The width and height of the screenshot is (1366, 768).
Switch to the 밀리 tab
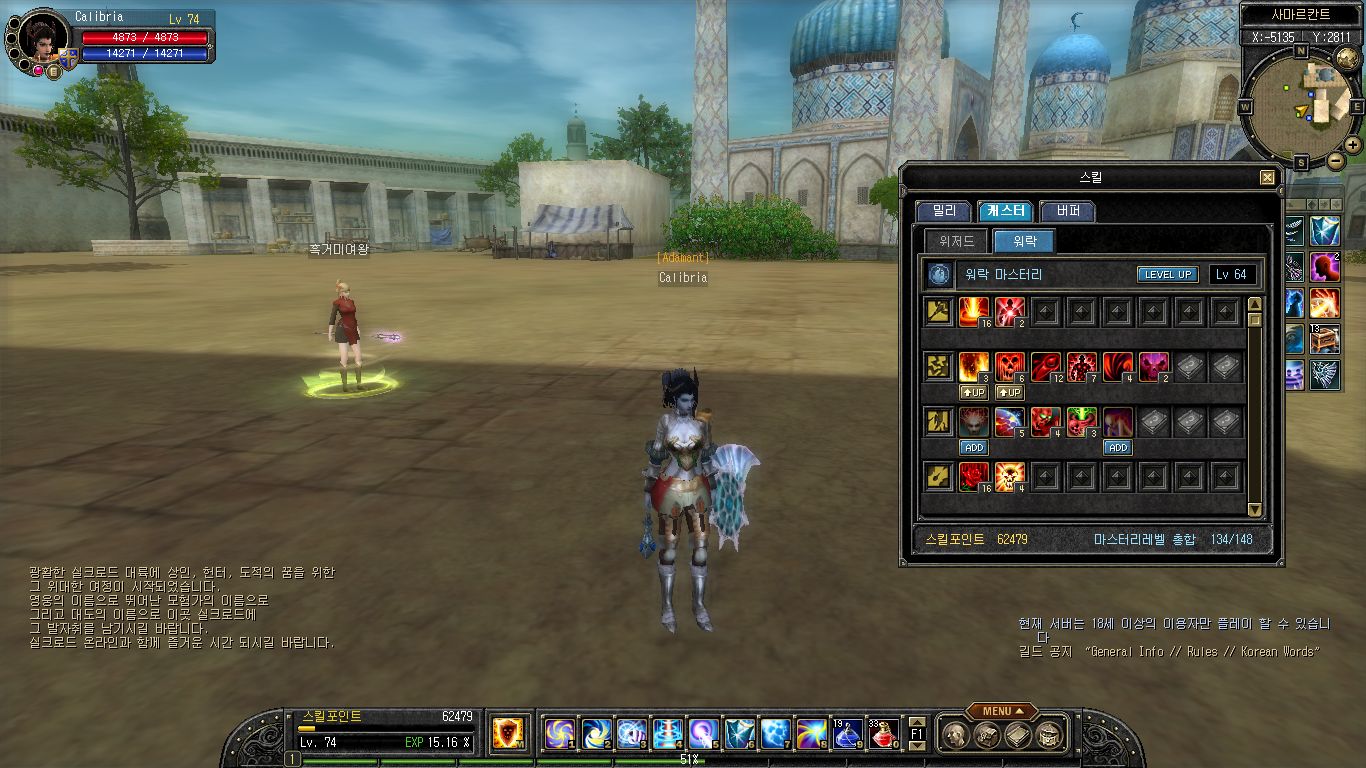(x=943, y=211)
